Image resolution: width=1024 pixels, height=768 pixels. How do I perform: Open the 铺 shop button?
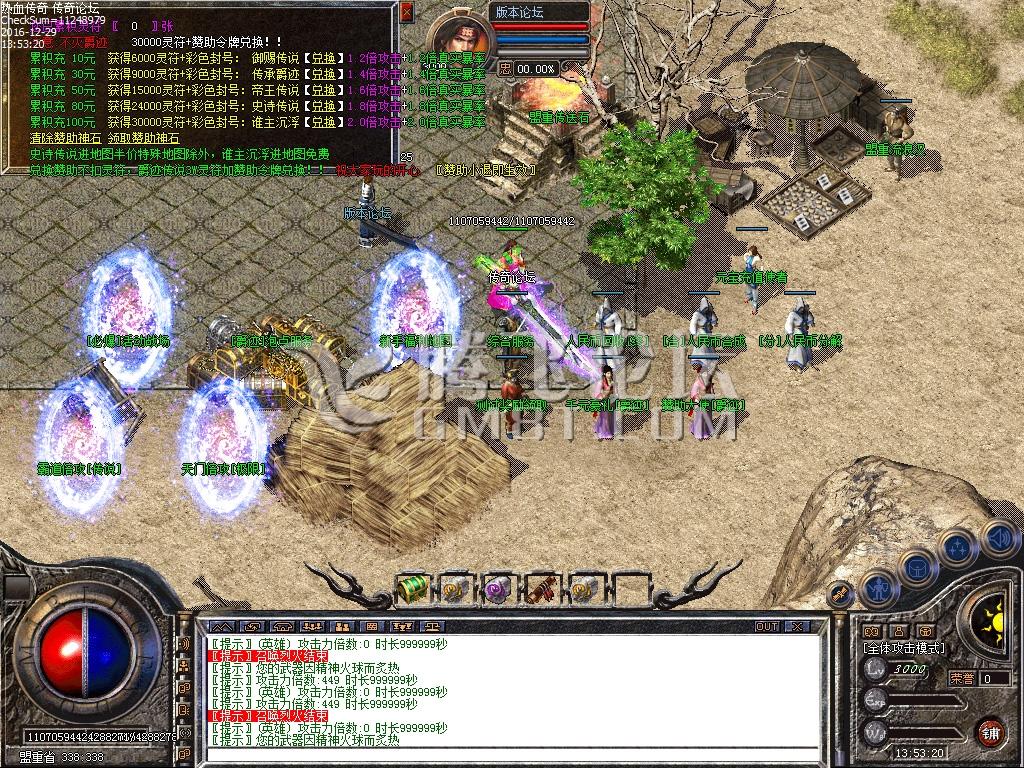[x=989, y=731]
